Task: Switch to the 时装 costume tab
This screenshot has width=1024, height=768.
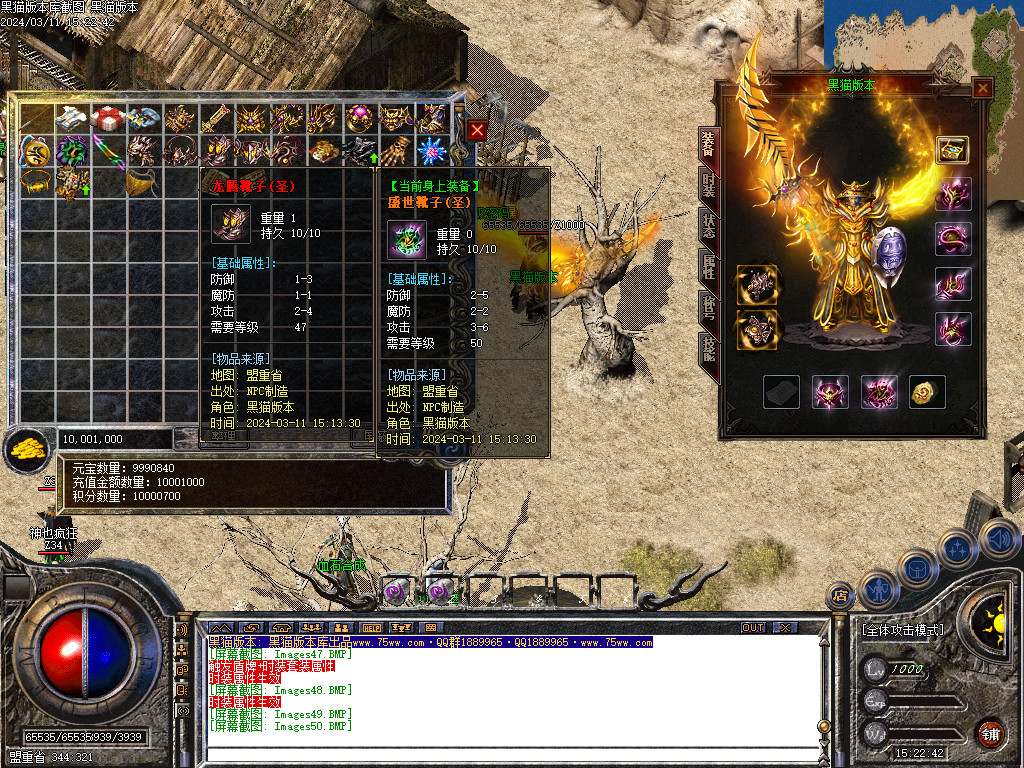Action: (708, 185)
